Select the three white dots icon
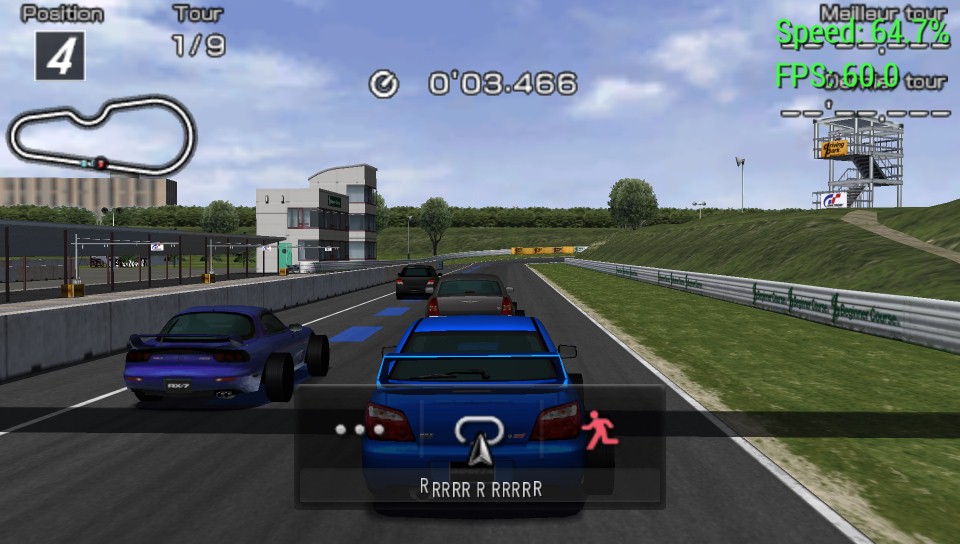Viewport: 960px width, 544px height. tap(359, 429)
